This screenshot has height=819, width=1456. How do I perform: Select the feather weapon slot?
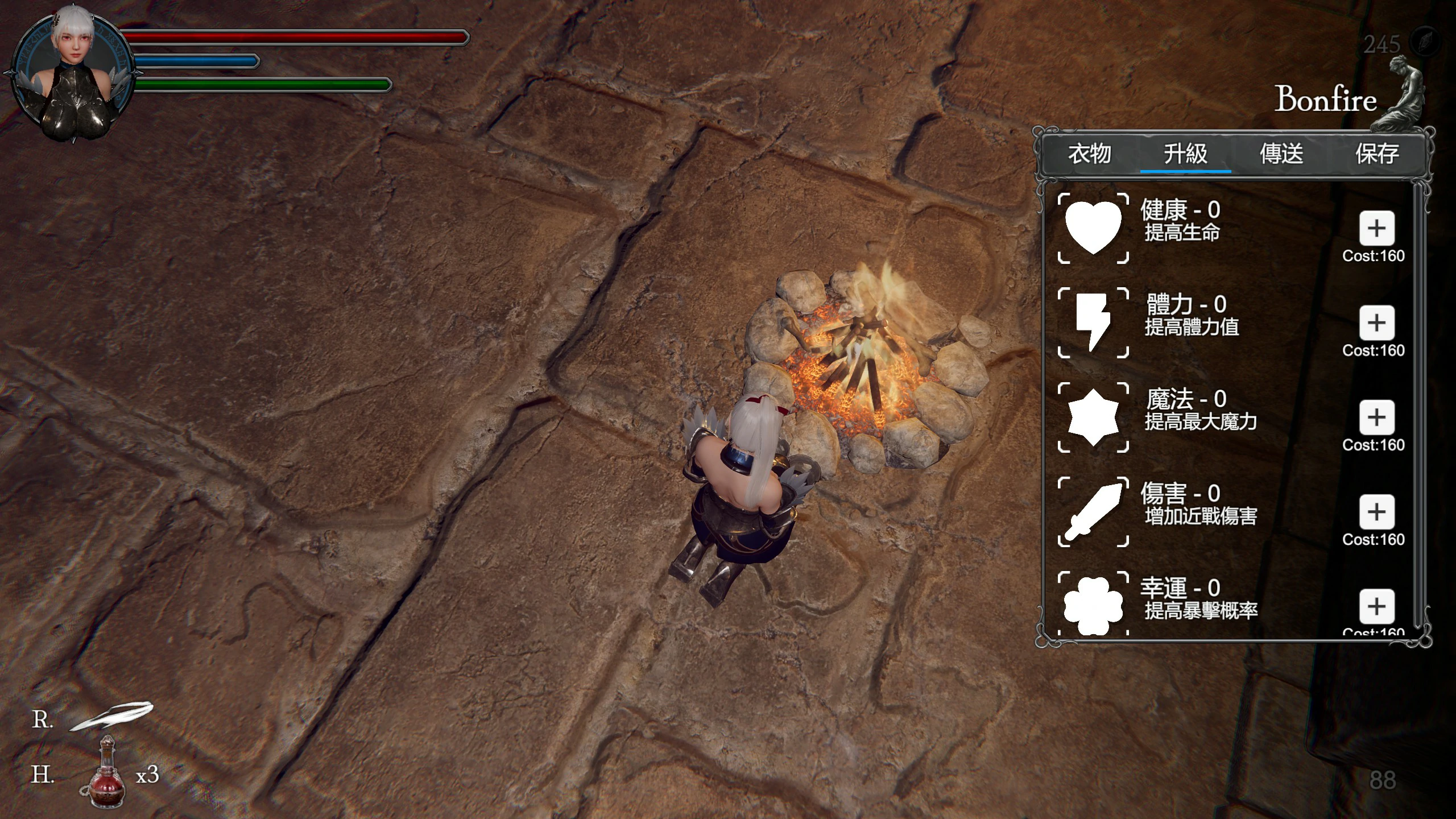111,717
